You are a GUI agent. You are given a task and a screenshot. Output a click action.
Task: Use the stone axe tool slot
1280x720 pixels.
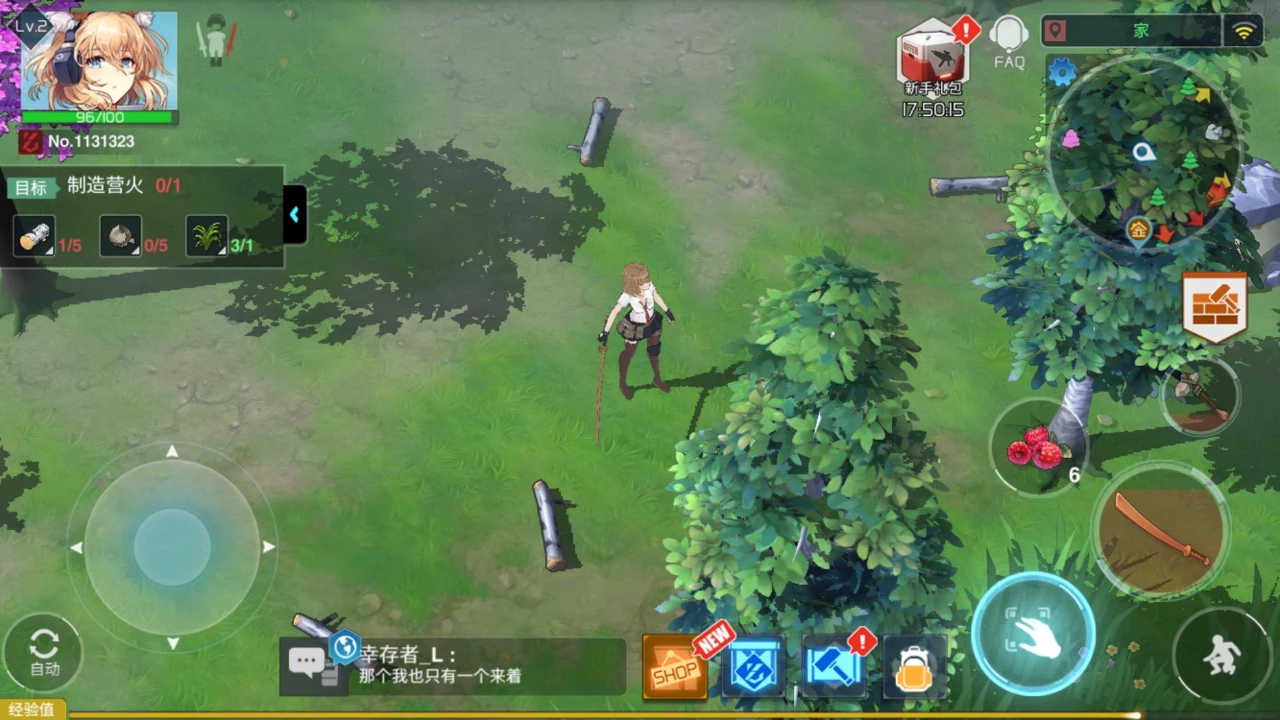click(x=1200, y=395)
